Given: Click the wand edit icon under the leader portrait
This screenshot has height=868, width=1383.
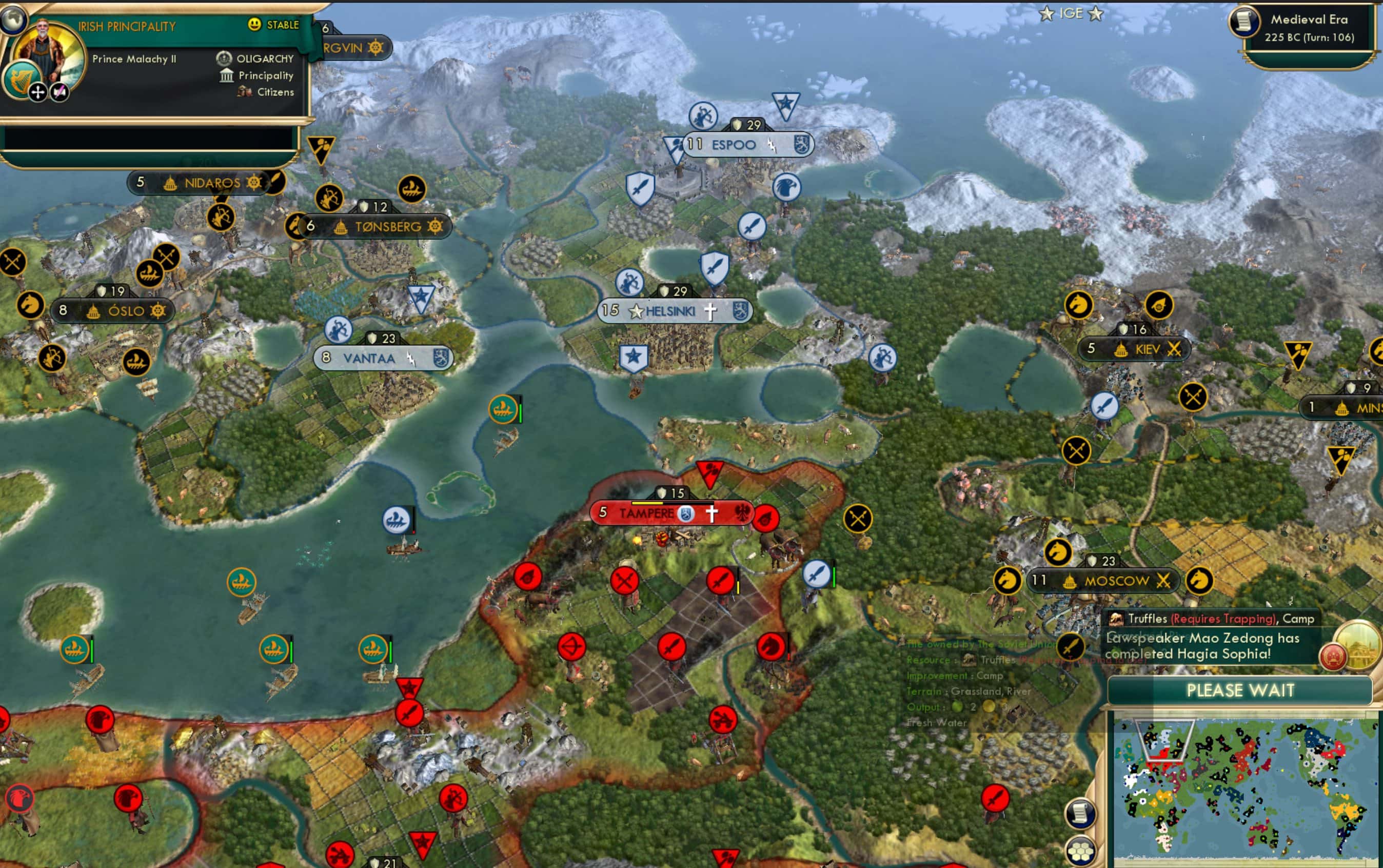Looking at the screenshot, I should [58, 91].
